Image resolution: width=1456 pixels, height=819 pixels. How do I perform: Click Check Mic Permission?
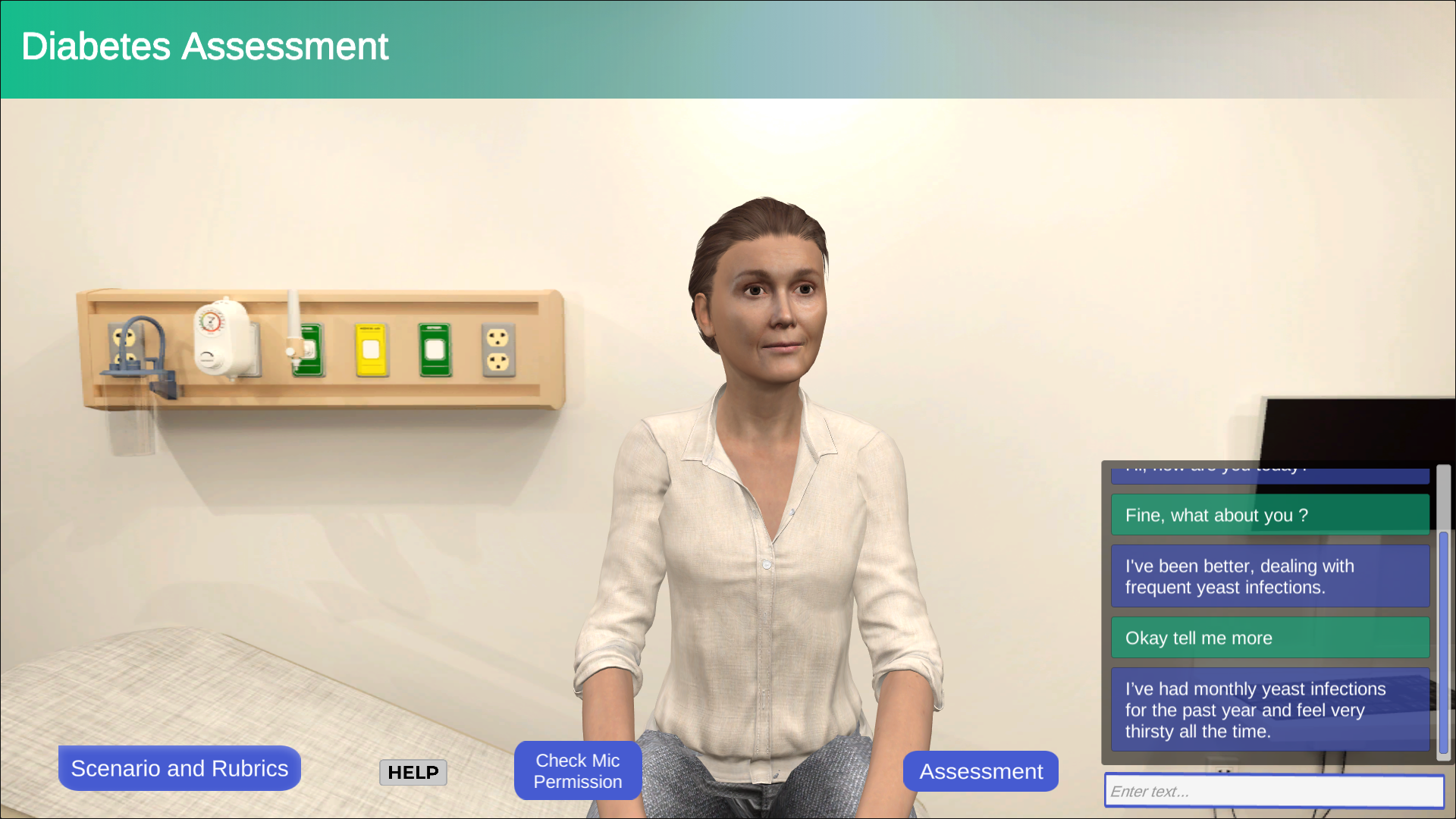click(x=577, y=770)
